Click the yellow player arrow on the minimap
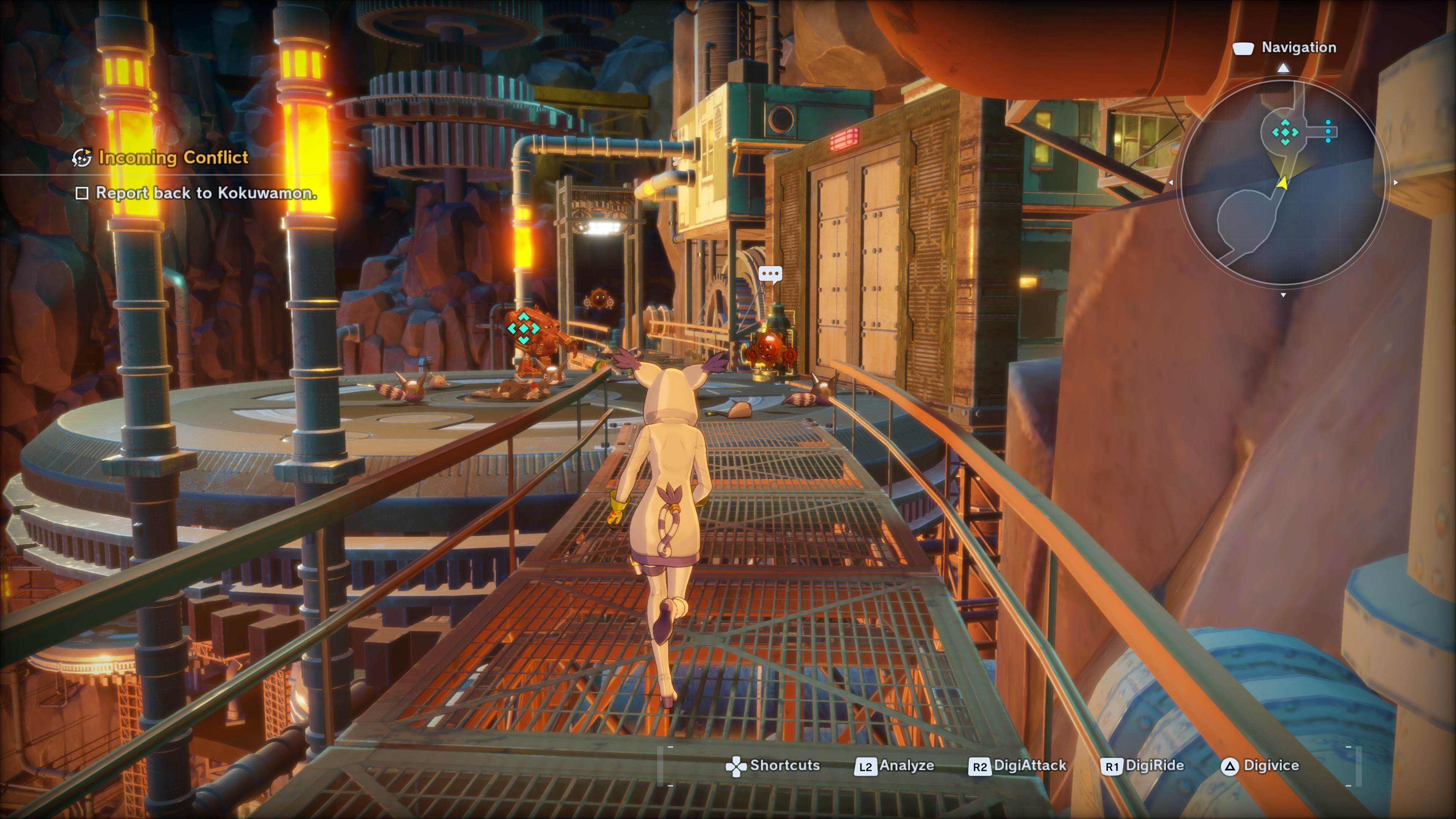This screenshot has width=1456, height=819. (x=1282, y=182)
